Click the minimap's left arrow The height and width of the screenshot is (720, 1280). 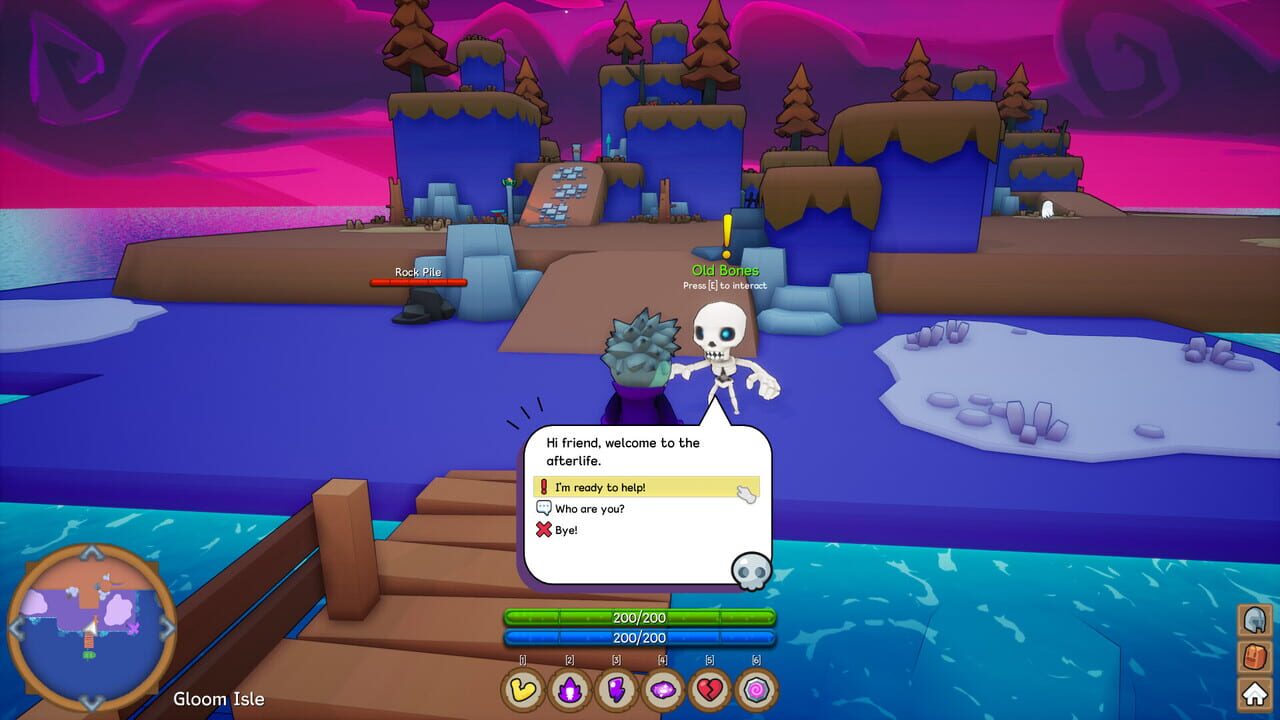(17, 628)
